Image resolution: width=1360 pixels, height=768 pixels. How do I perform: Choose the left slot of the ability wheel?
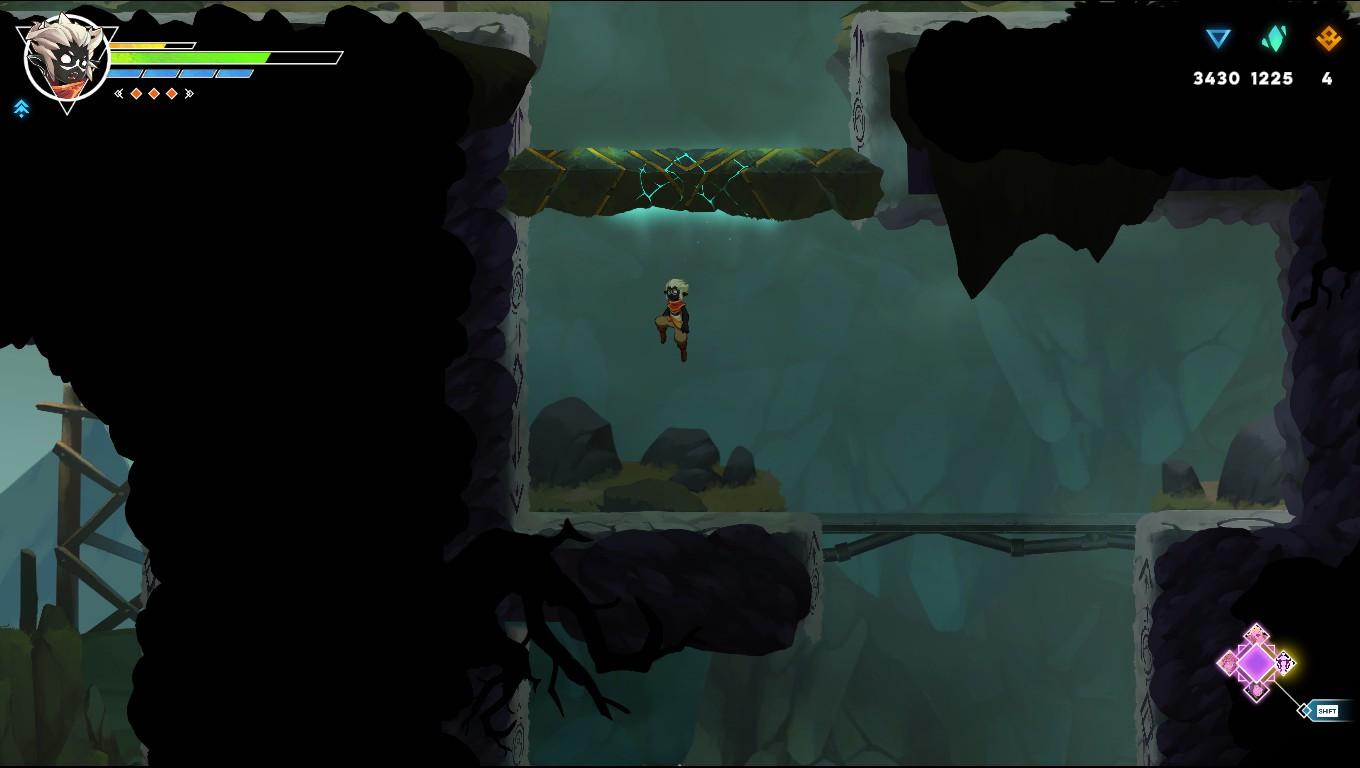[1228, 663]
